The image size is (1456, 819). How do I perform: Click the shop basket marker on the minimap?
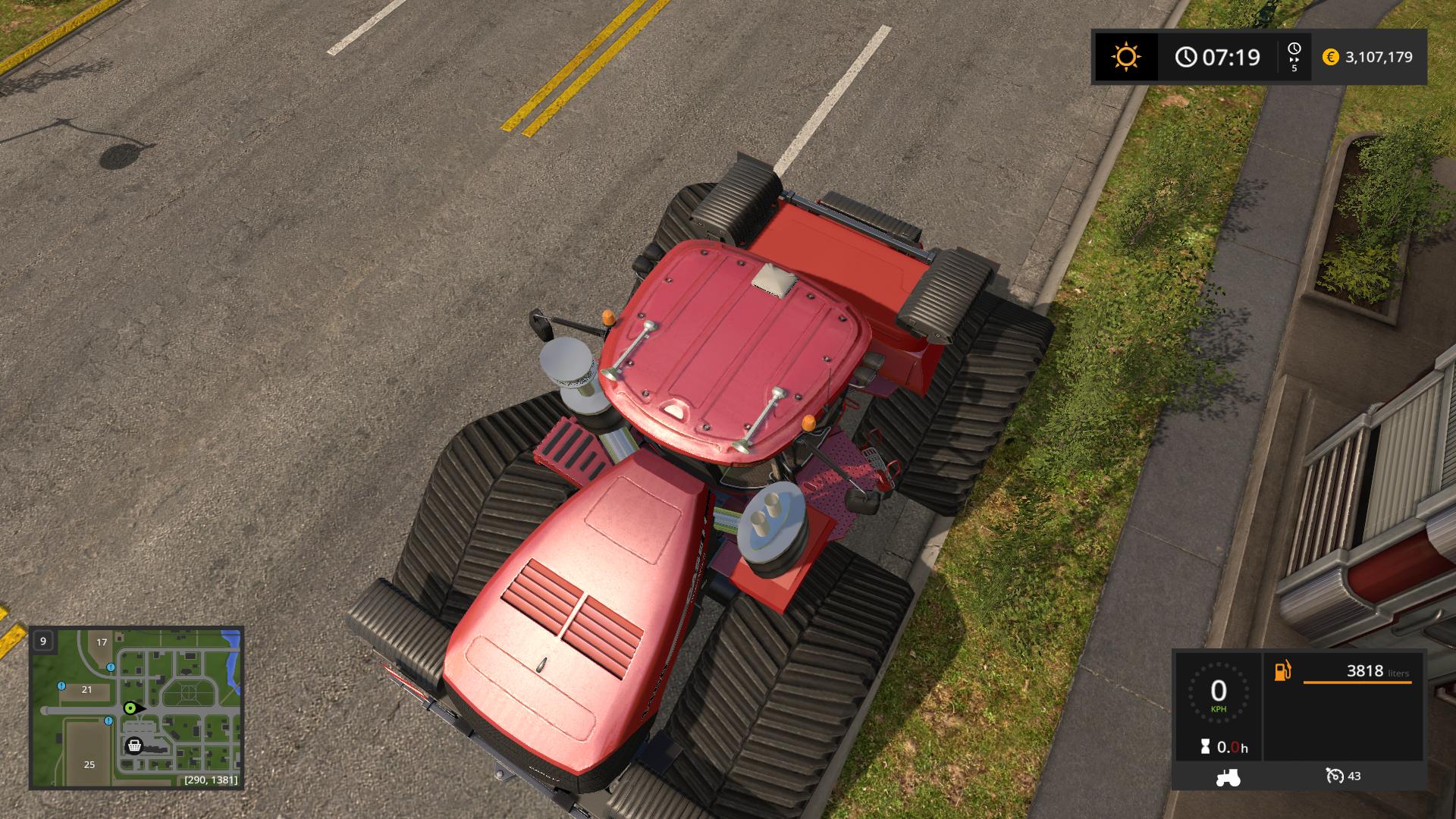tap(134, 745)
